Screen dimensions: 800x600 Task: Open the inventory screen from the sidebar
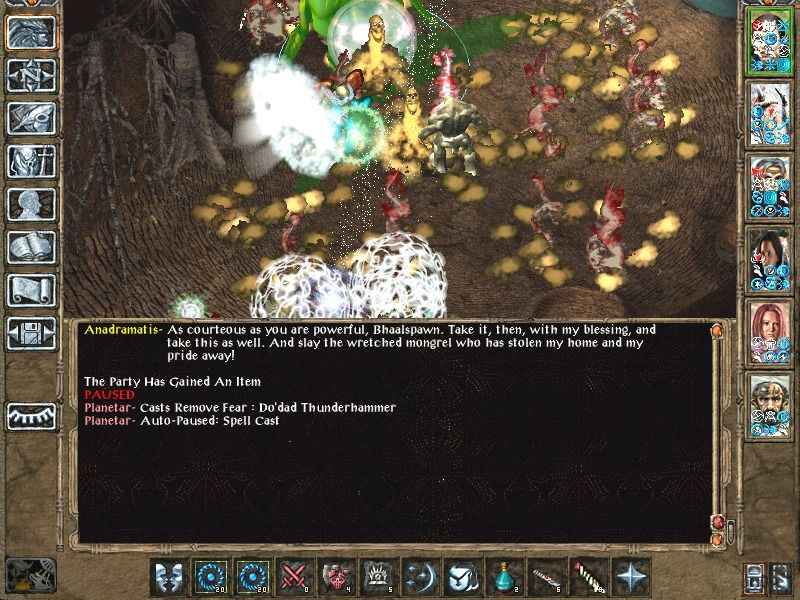pos(31,161)
